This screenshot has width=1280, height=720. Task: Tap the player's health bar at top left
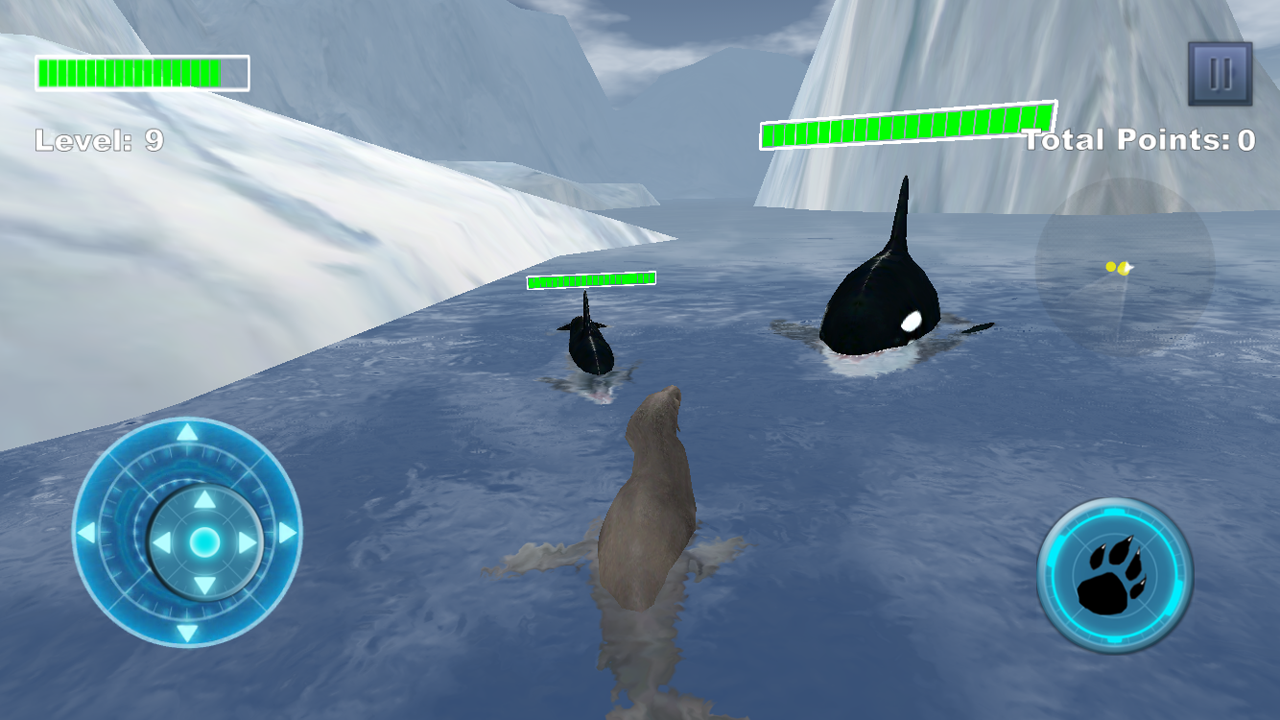click(x=140, y=71)
